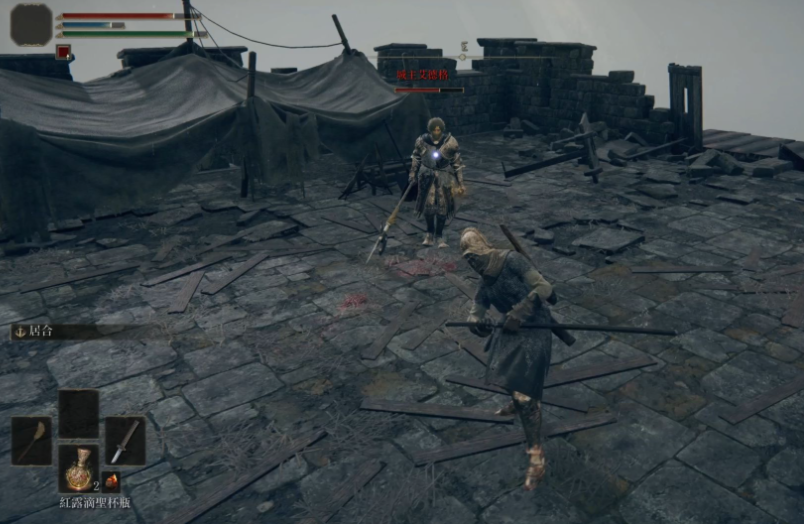Click the octagonal emblem beside the health bar

click(31, 24)
